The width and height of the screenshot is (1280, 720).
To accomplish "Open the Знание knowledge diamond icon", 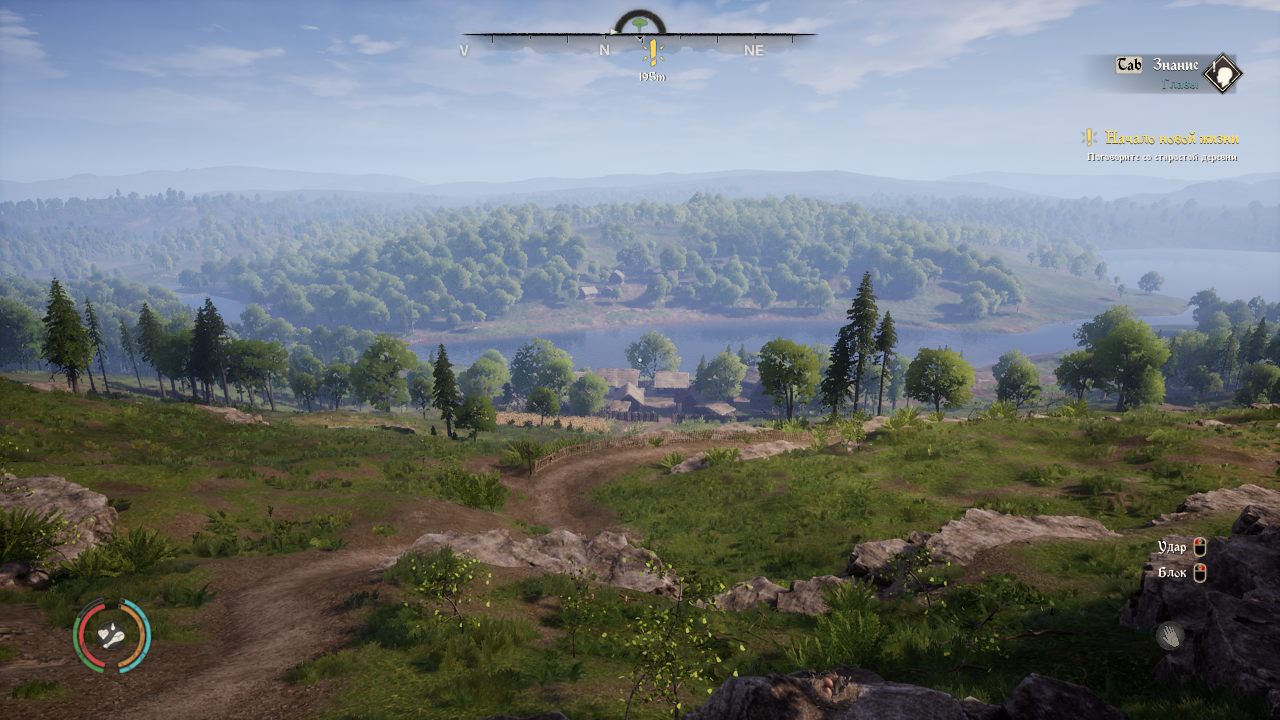I will 1221,73.
